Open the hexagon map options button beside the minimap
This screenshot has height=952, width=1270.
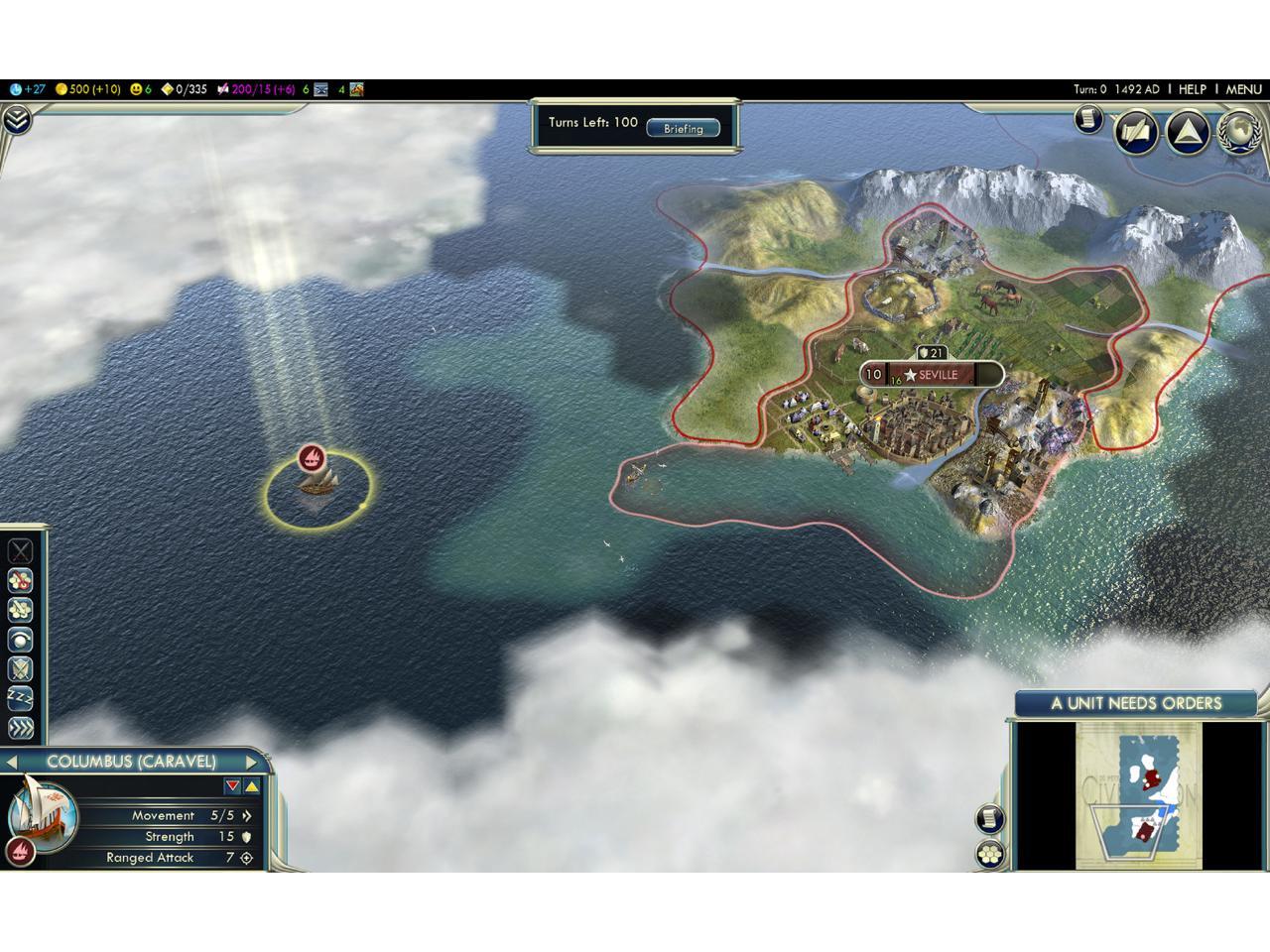tap(990, 854)
